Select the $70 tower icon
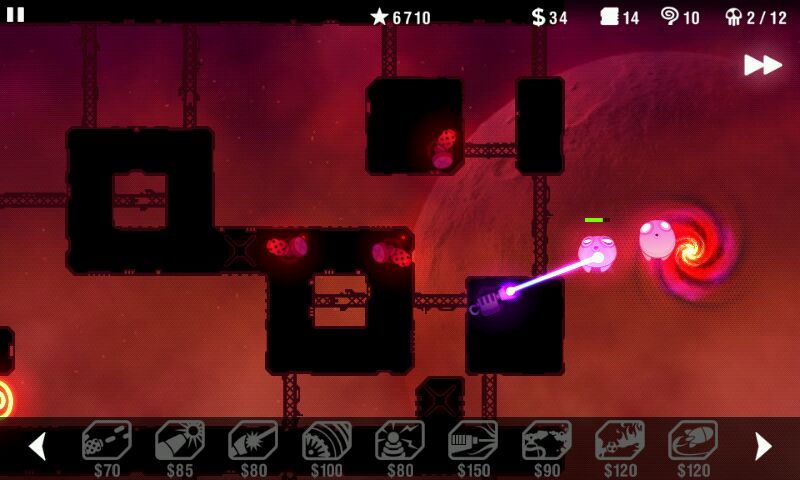Screen dimensions: 800x480 click(106, 441)
